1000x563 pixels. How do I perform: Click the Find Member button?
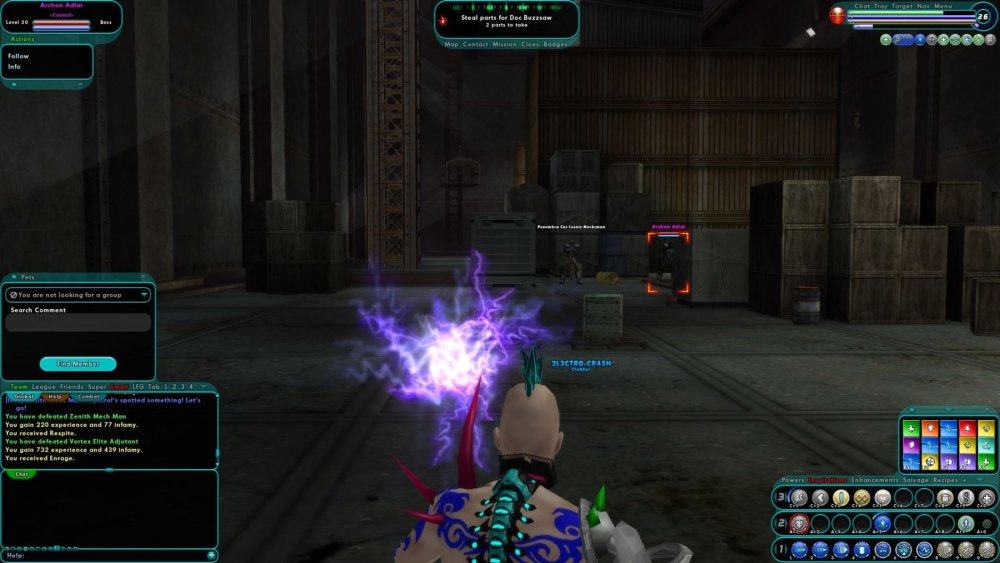click(78, 364)
